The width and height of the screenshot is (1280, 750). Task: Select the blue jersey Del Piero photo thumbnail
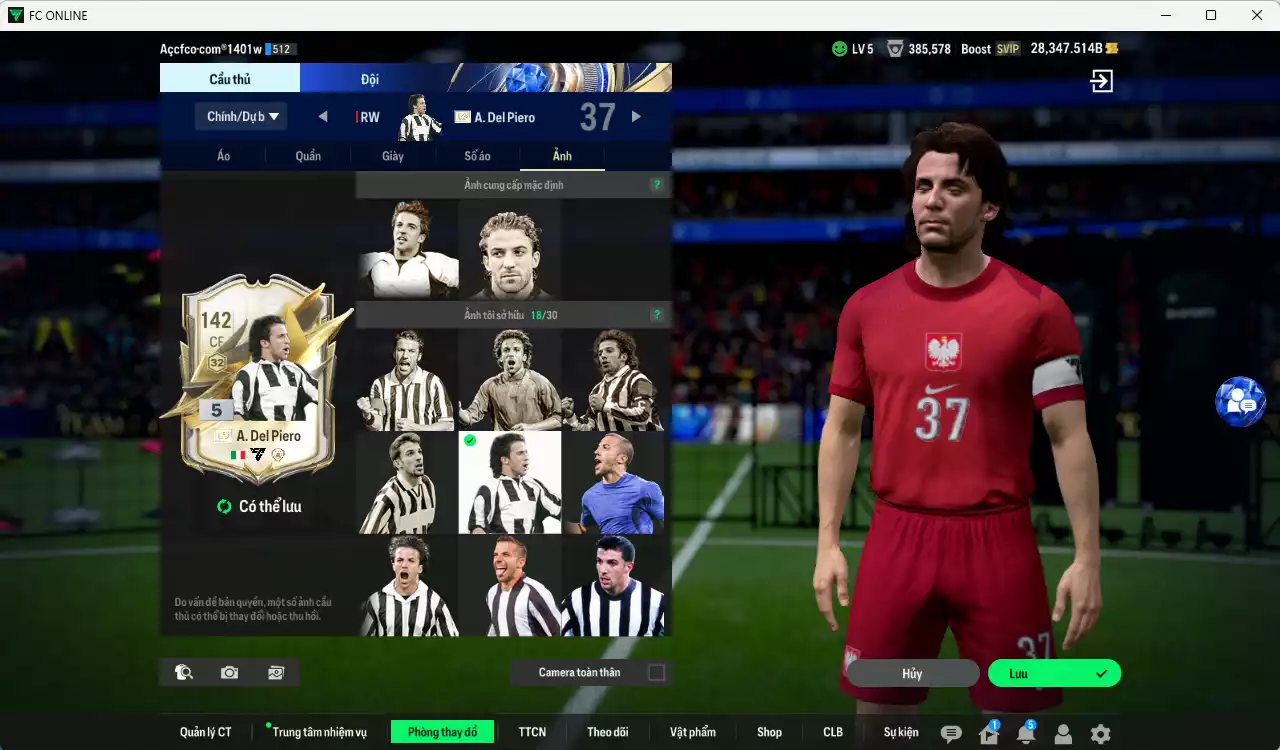tap(613, 481)
